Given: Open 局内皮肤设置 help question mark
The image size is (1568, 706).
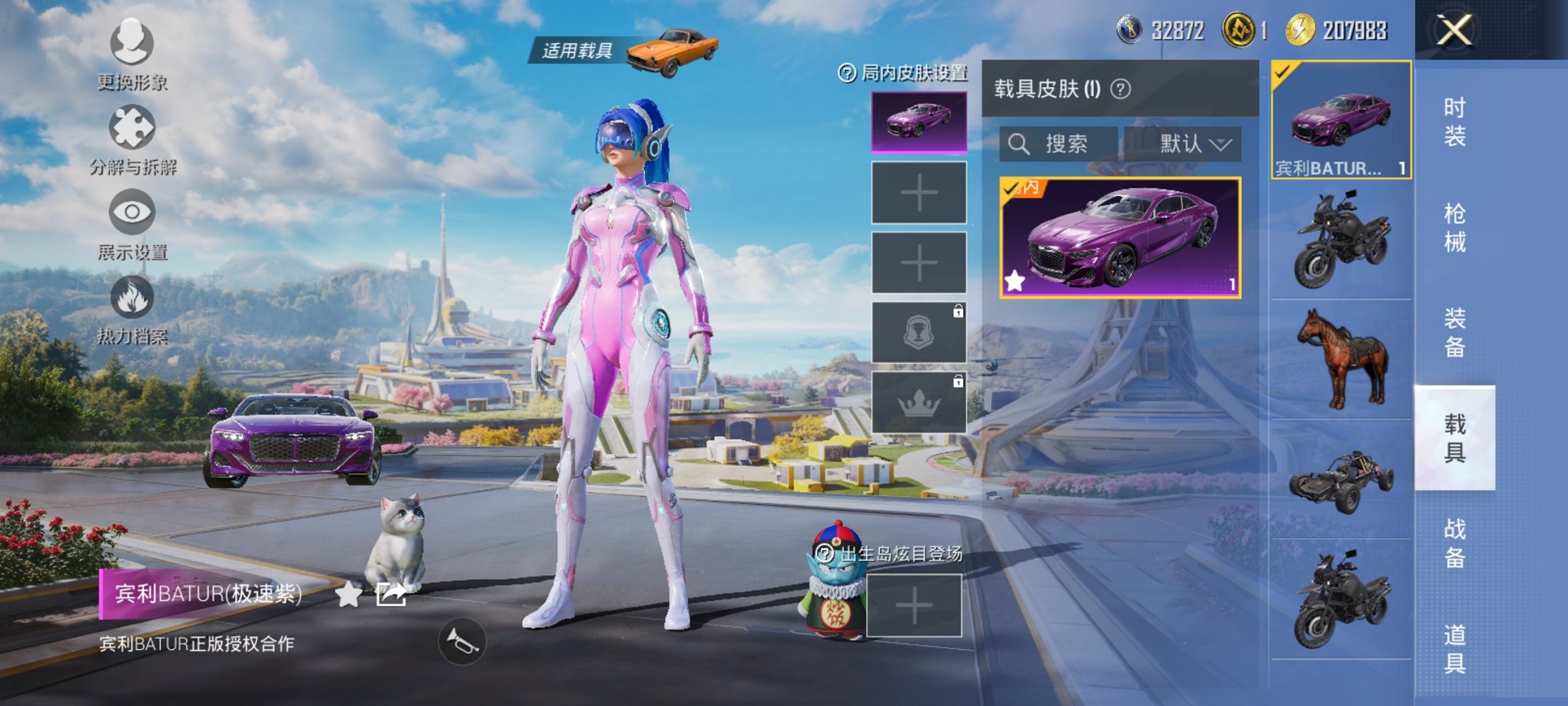Looking at the screenshot, I should 846,73.
